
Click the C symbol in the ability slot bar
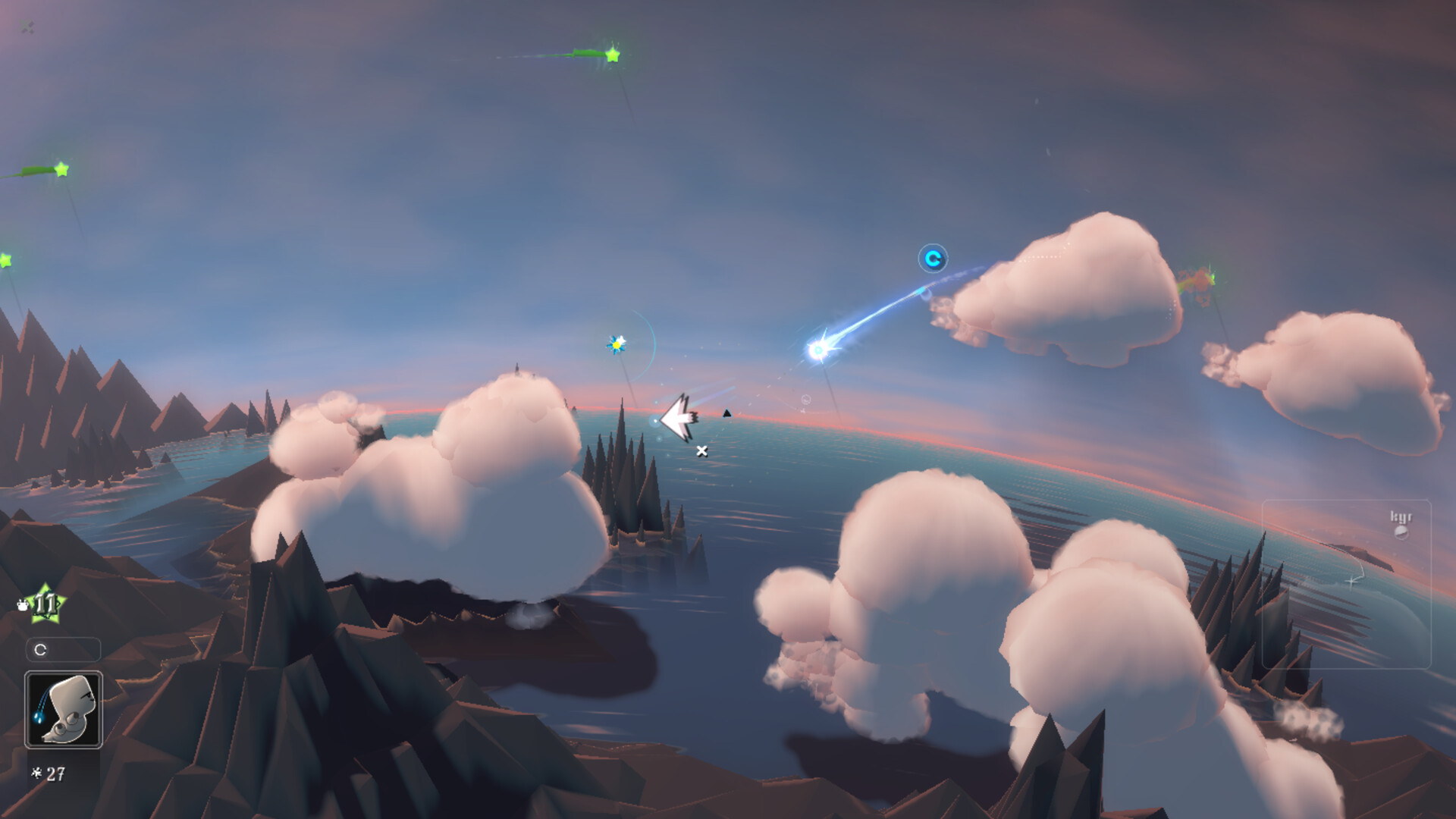pyautogui.click(x=40, y=649)
